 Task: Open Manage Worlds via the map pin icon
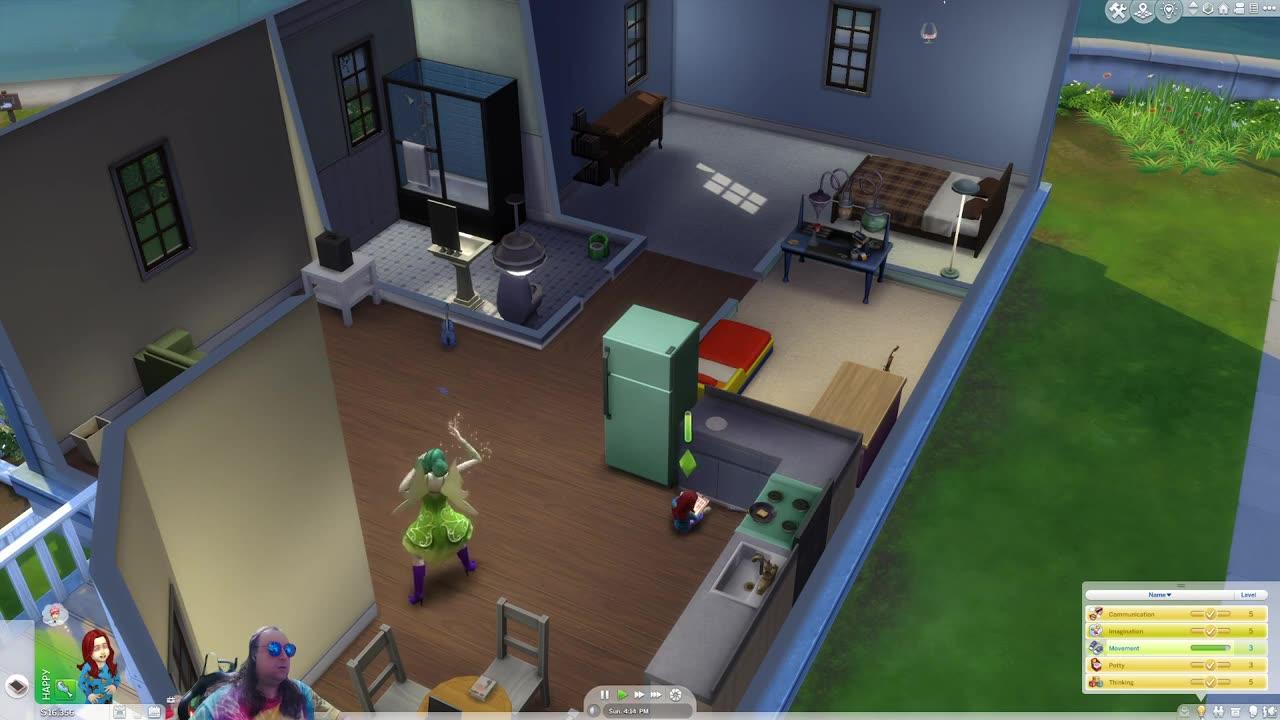1145,11
